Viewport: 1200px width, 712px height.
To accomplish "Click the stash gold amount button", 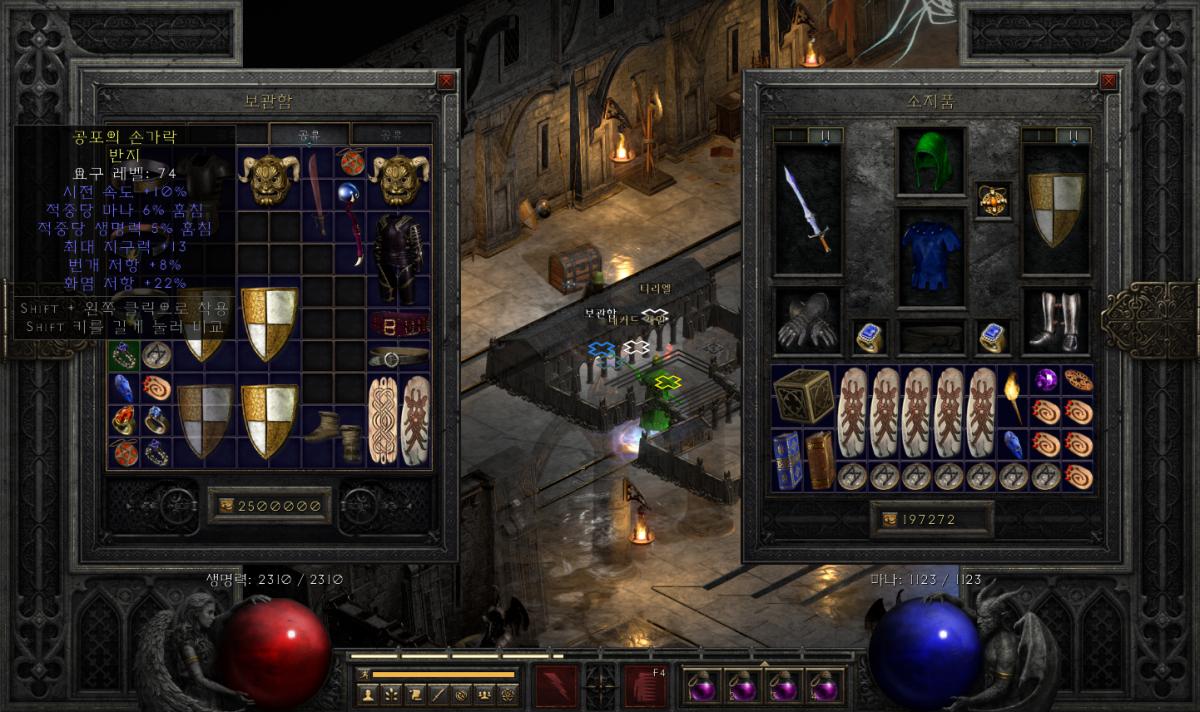I will click(x=269, y=506).
